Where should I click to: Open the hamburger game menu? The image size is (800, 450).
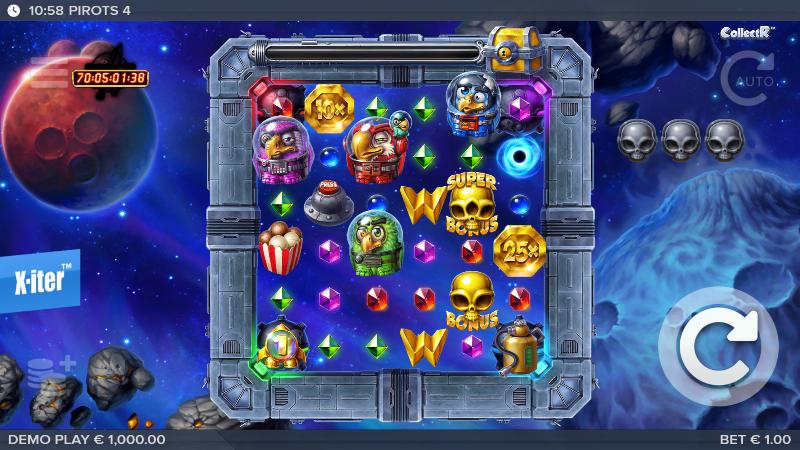click(47, 72)
